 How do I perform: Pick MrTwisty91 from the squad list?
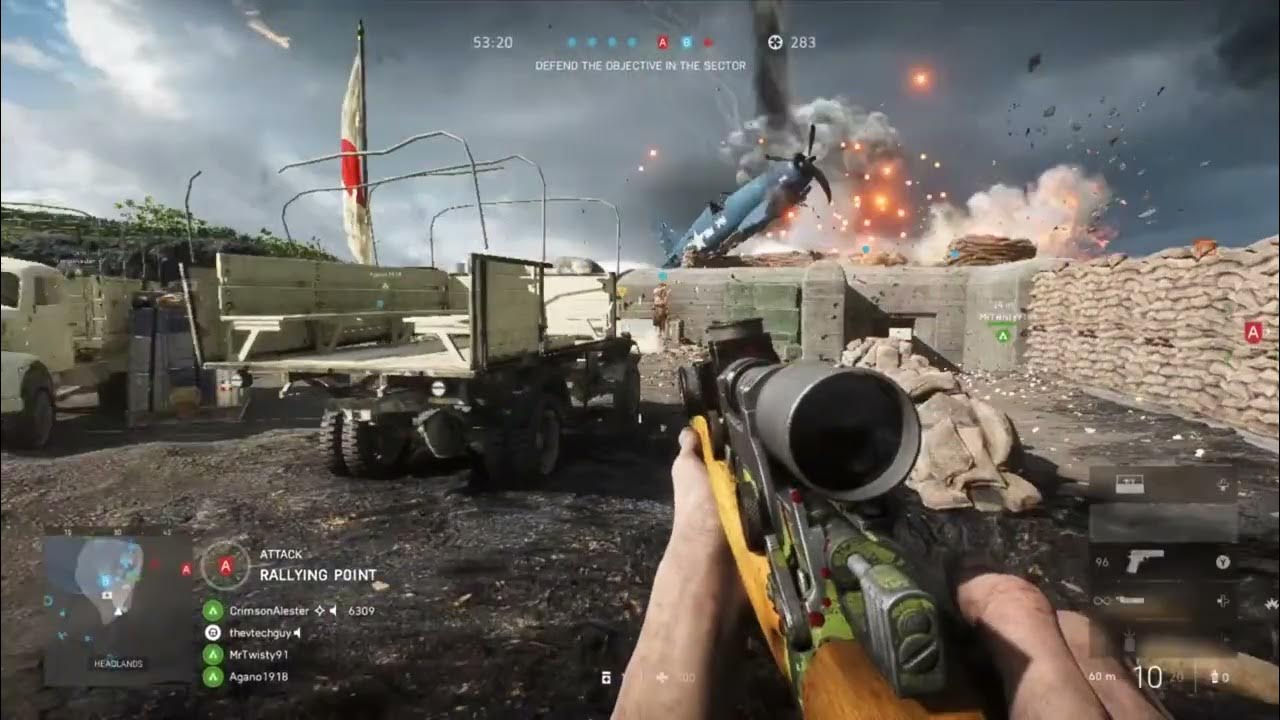point(258,654)
